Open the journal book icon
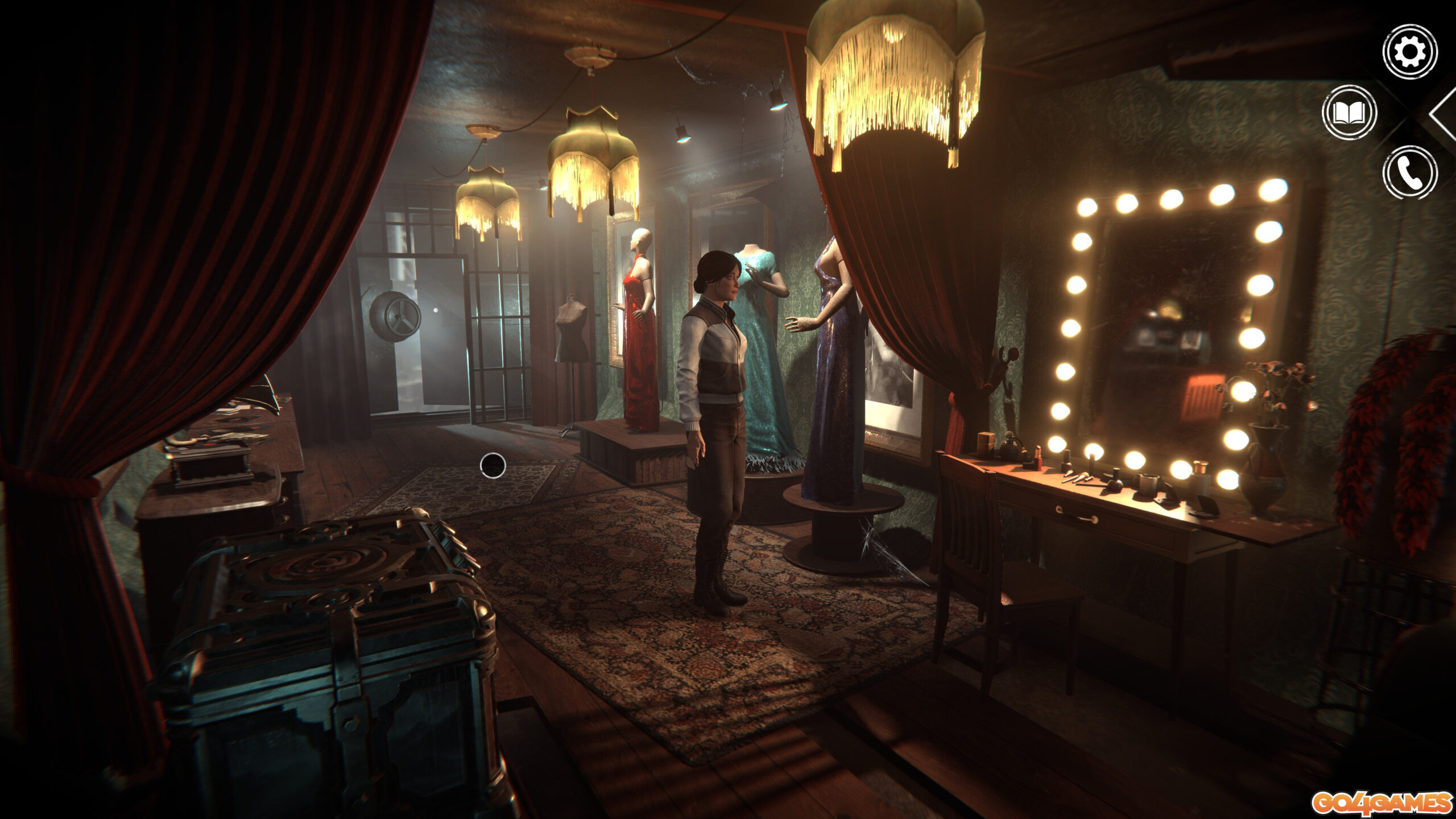 [1349, 113]
